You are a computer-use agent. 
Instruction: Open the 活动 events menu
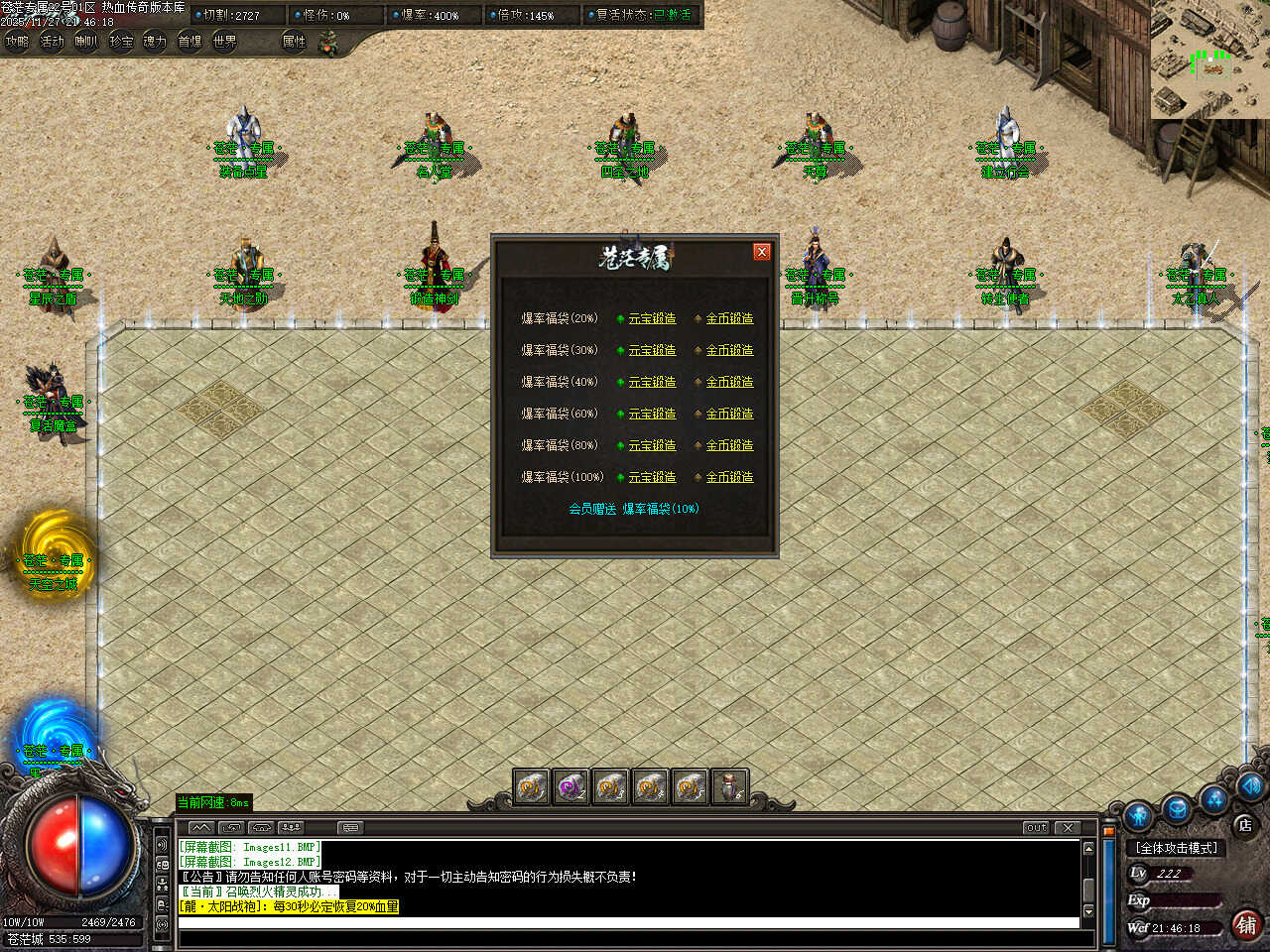(x=52, y=42)
